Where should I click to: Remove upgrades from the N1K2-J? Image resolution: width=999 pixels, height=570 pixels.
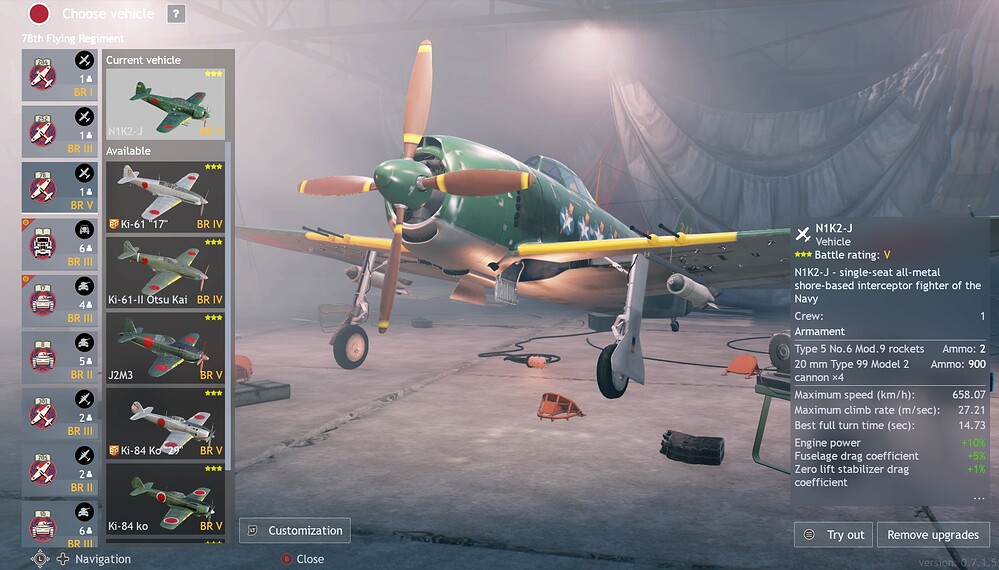pyautogui.click(x=933, y=535)
